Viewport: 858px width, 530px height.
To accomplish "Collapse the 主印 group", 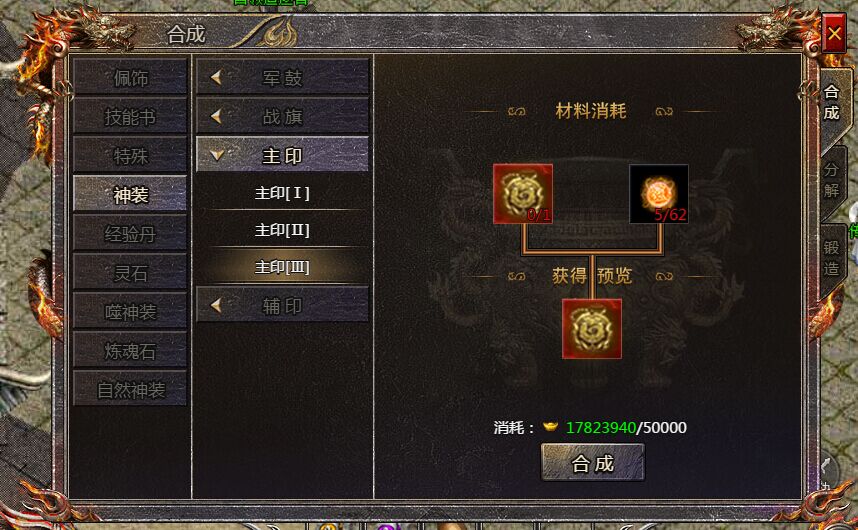I will coord(282,156).
